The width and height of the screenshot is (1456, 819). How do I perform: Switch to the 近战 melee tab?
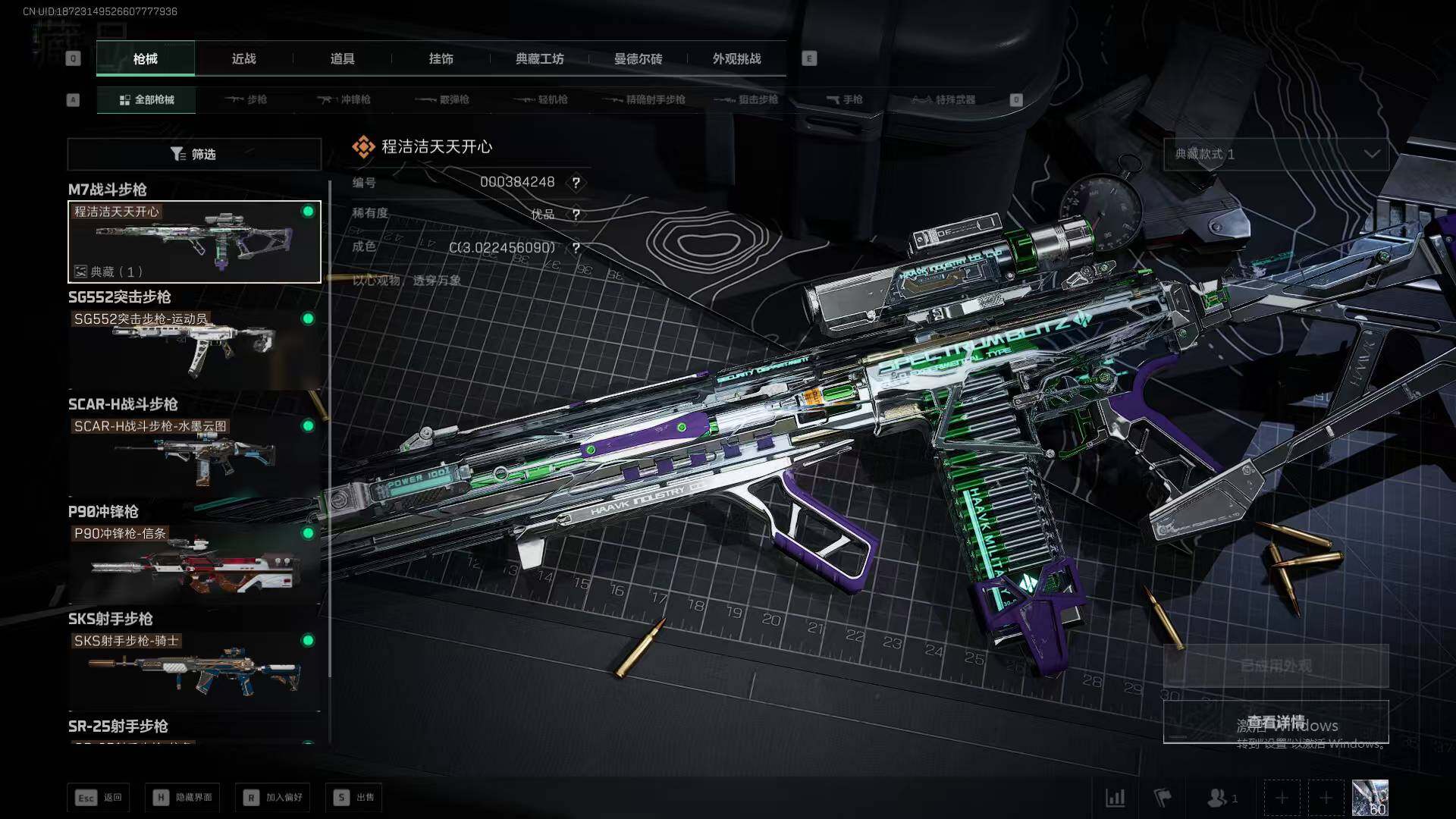pos(243,58)
